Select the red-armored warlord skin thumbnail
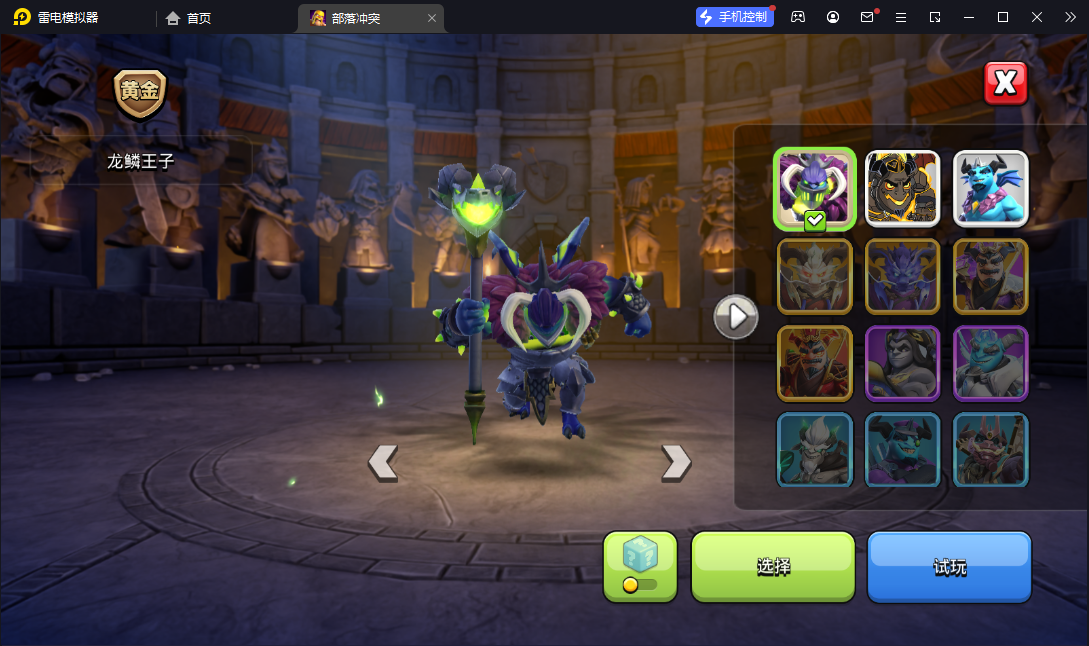Image resolution: width=1089 pixels, height=646 pixels. [815, 363]
